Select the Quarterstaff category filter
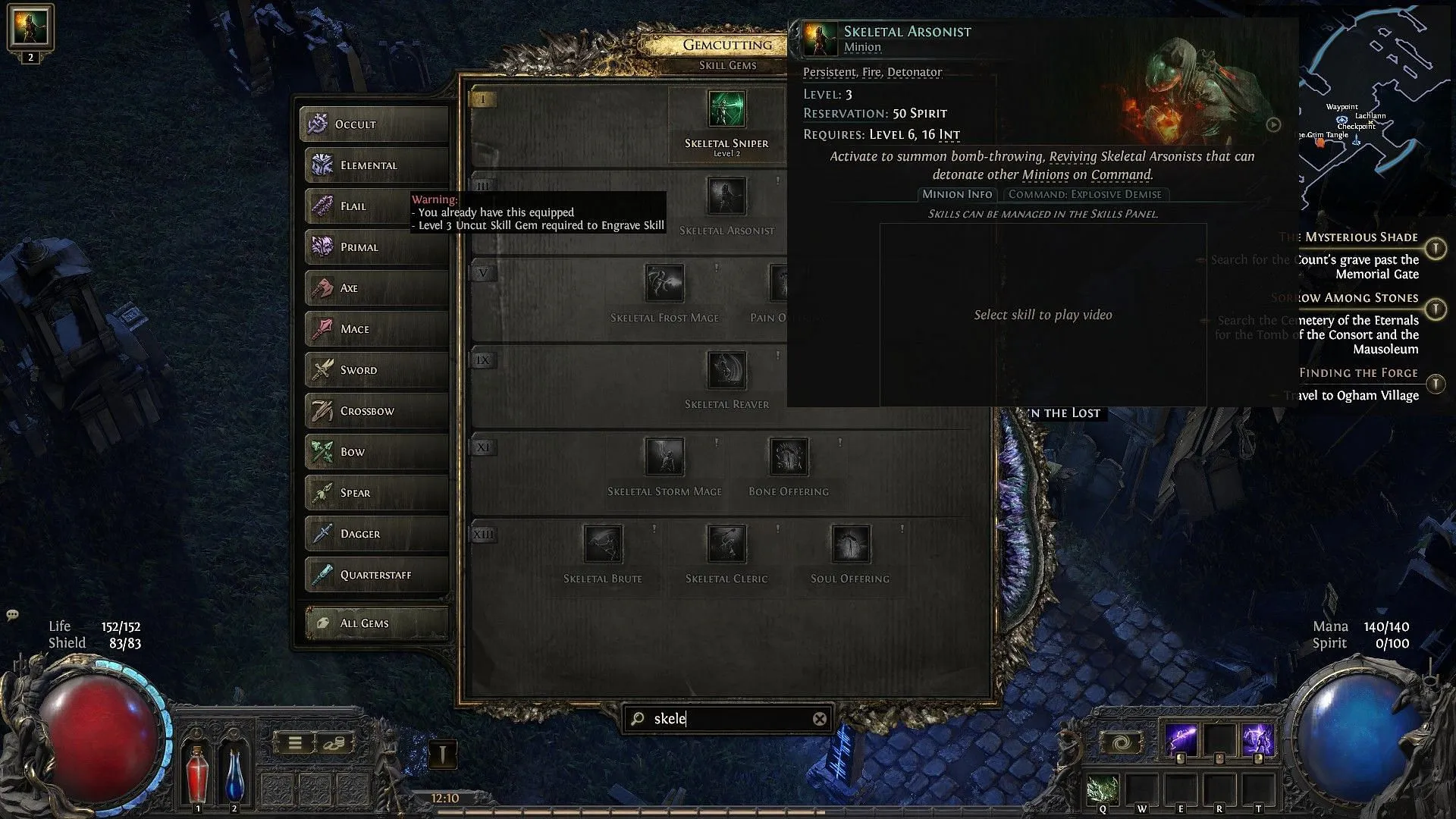 pyautogui.click(x=375, y=575)
